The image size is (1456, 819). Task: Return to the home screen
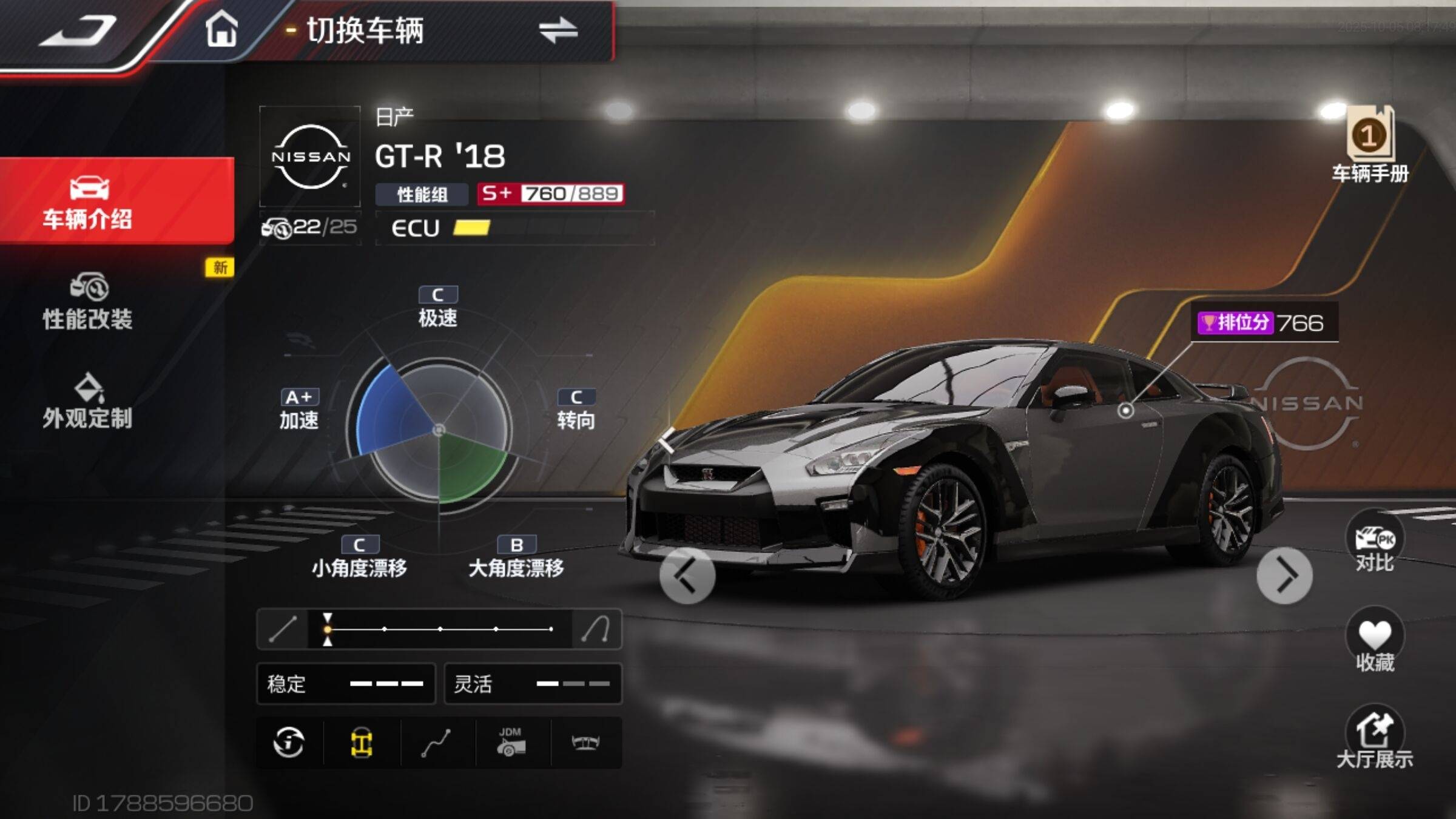(221, 29)
